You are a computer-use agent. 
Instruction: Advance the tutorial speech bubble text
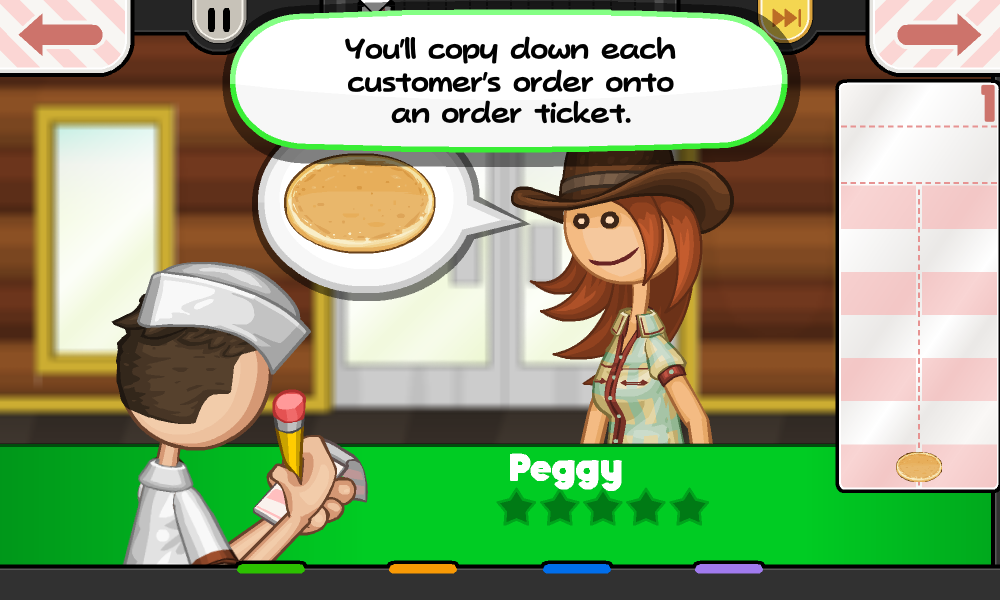(510, 82)
